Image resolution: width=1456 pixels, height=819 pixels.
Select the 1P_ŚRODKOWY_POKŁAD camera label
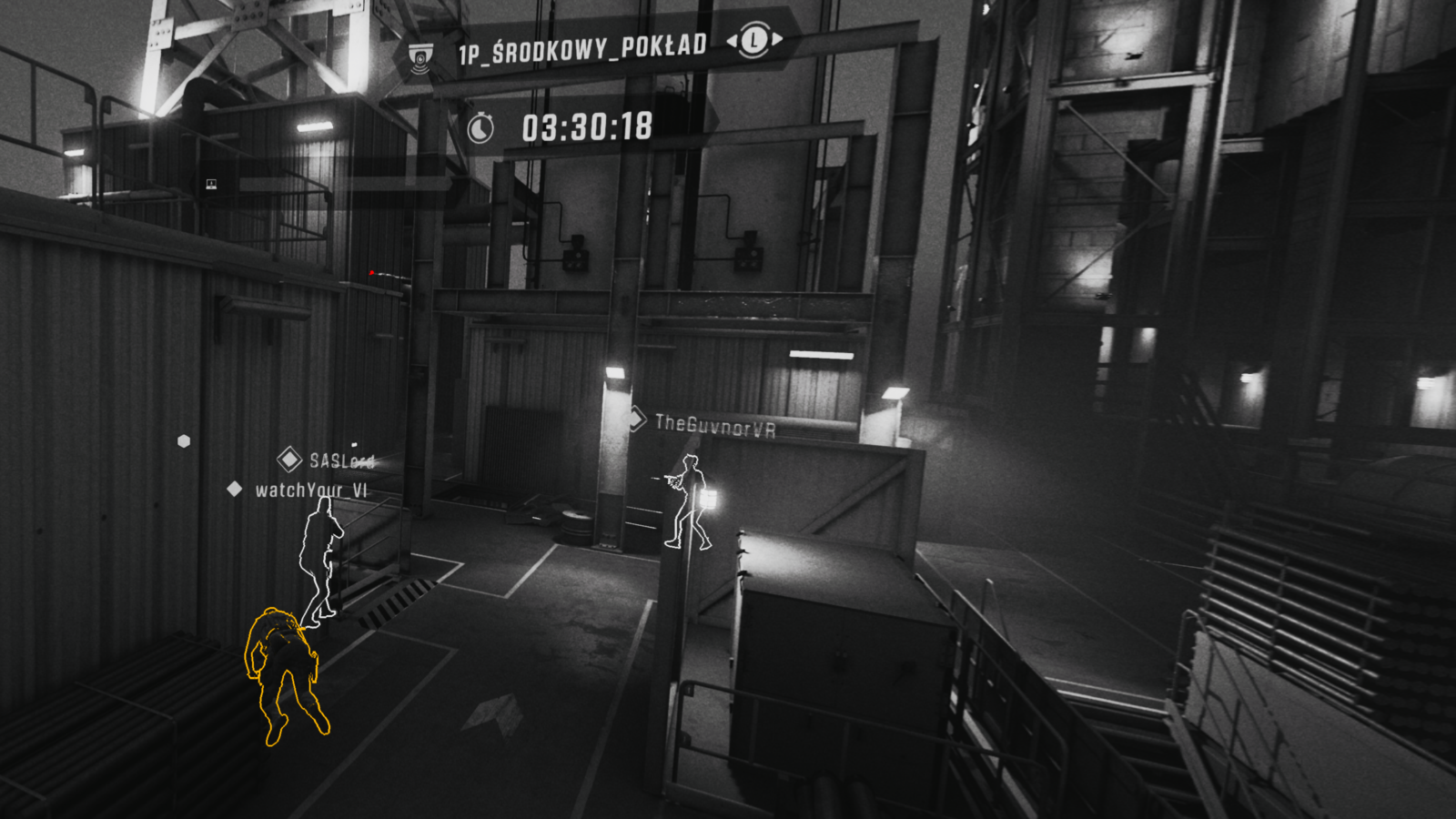[582, 50]
